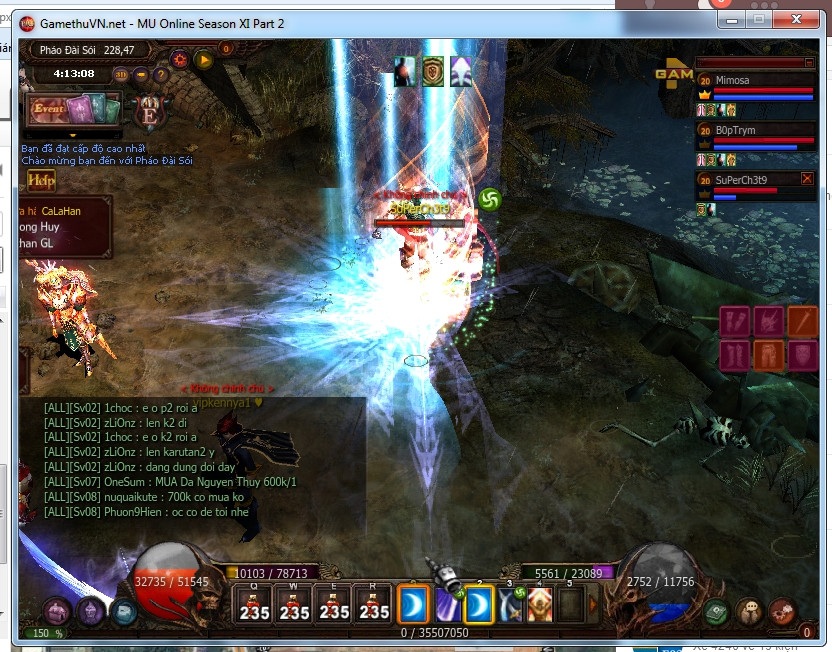Screen dimensions: 832x652
Task: Close the game window
Action: point(800,19)
